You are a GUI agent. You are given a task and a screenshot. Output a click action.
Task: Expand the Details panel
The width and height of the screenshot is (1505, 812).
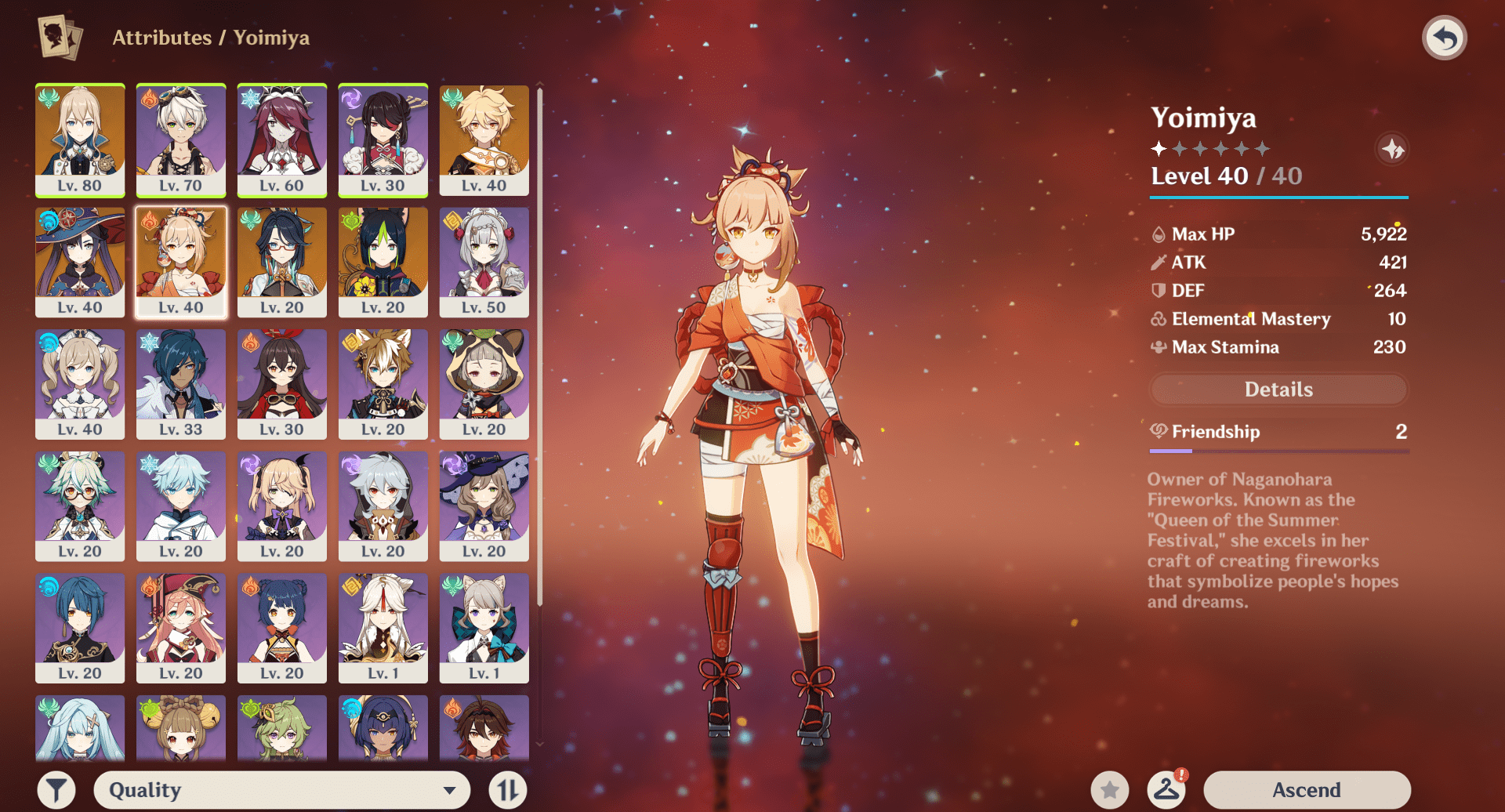tap(1278, 390)
